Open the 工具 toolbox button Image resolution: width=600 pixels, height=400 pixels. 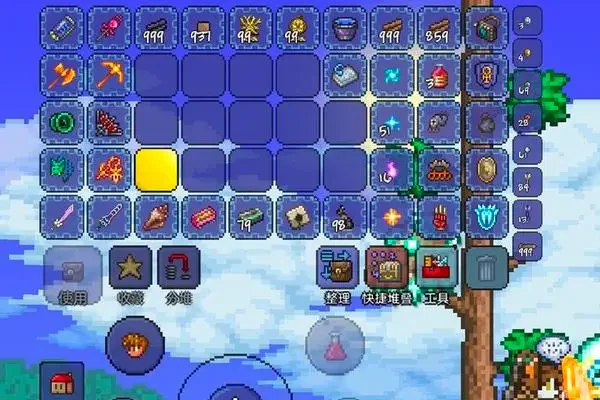pos(437,268)
